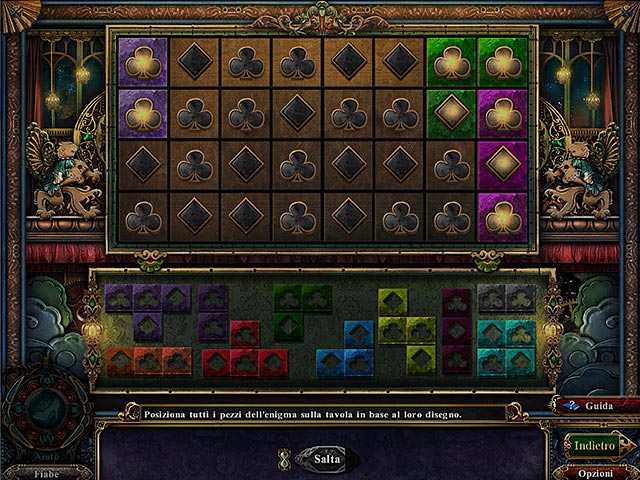Select the gray two-tile horizontal piece
Image resolution: width=640 pixels, height=480 pixels.
pyautogui.click(x=505, y=297)
